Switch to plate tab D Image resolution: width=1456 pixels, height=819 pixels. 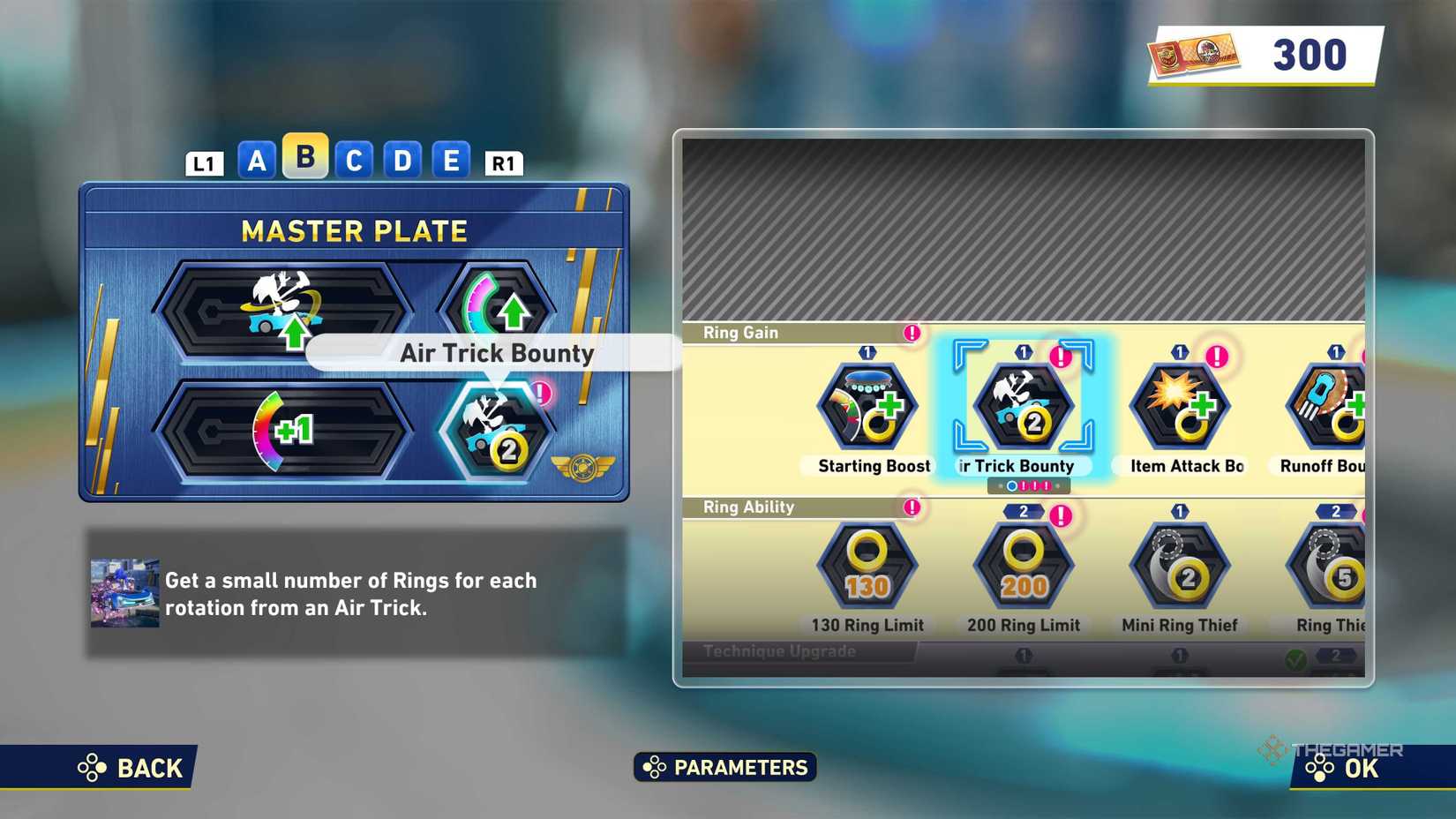[402, 161]
